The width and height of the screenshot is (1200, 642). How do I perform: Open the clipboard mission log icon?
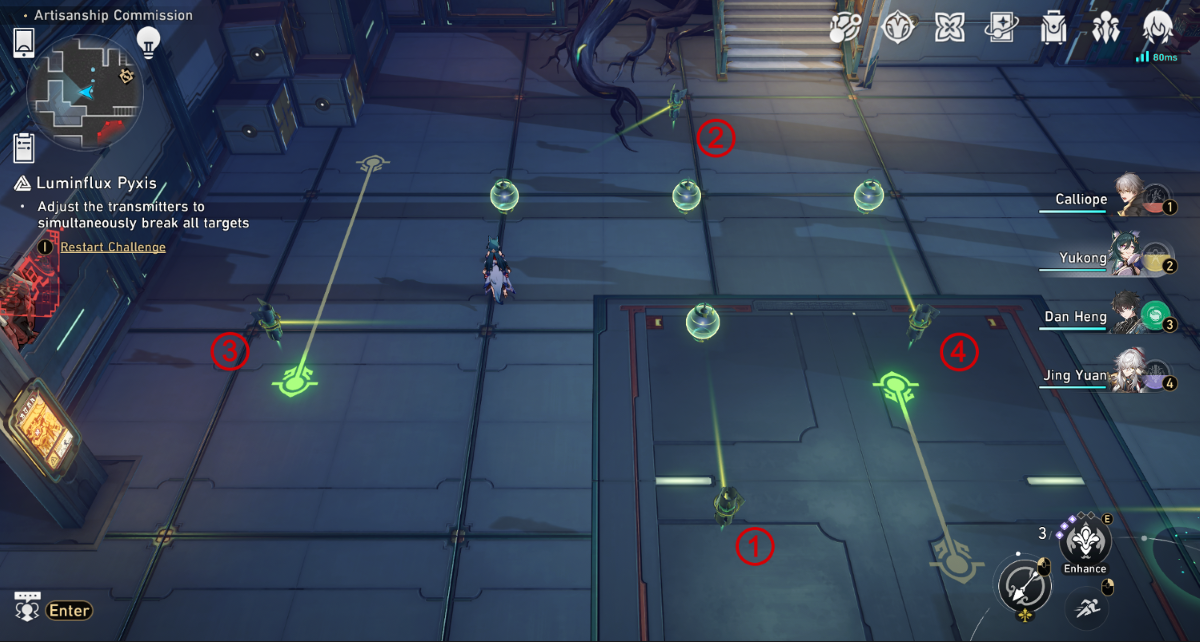point(24,148)
